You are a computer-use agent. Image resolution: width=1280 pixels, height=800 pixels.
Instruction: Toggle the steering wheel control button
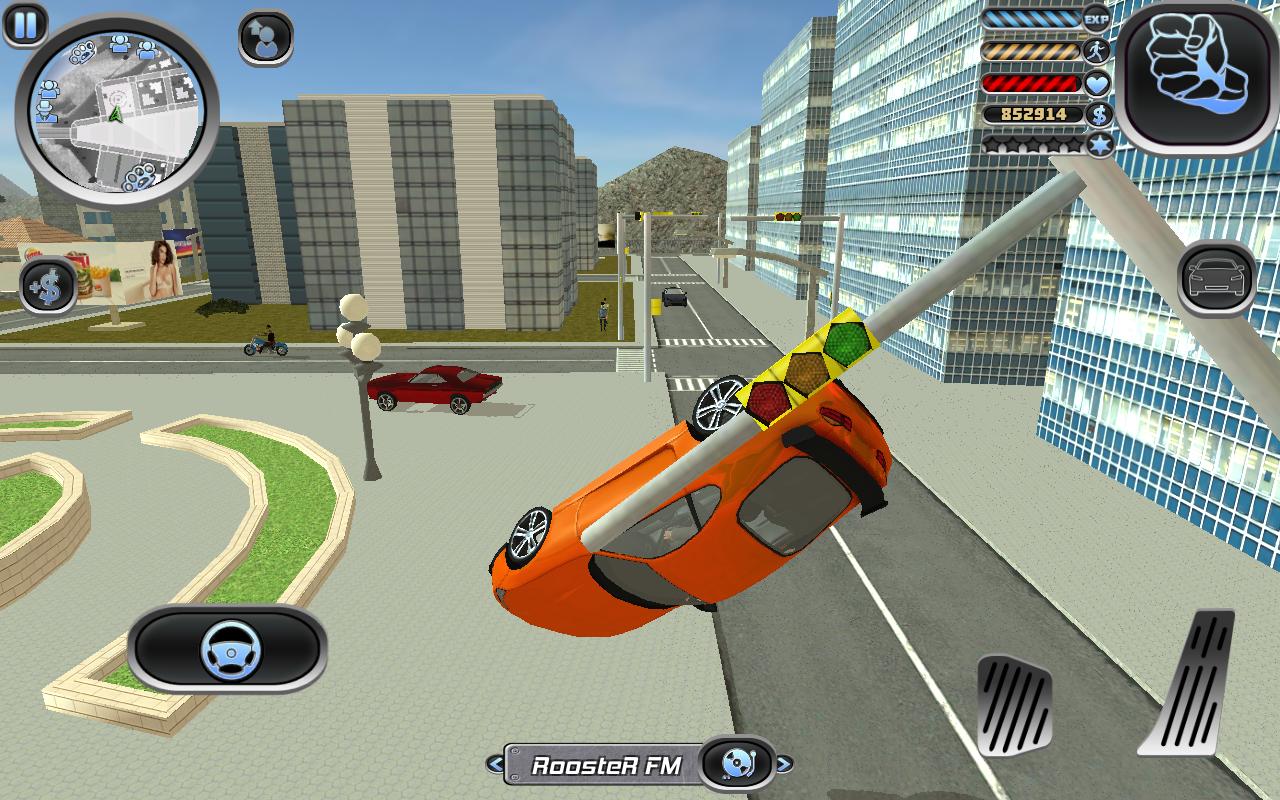click(x=227, y=649)
